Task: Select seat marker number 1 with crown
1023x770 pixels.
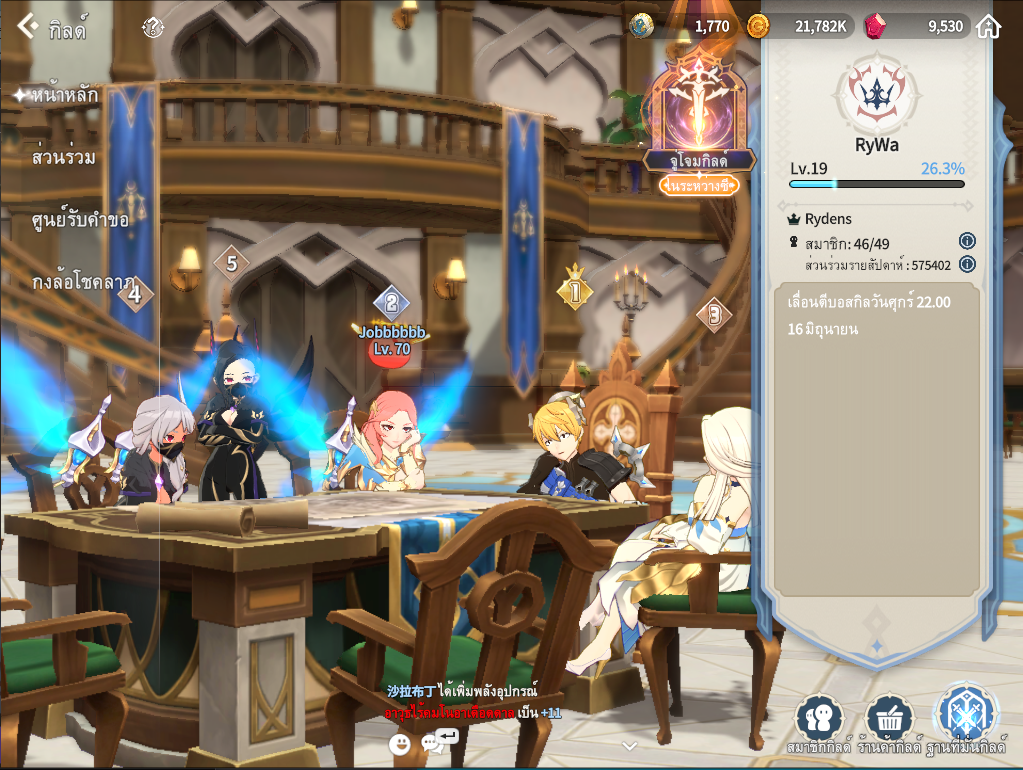Action: [x=575, y=290]
